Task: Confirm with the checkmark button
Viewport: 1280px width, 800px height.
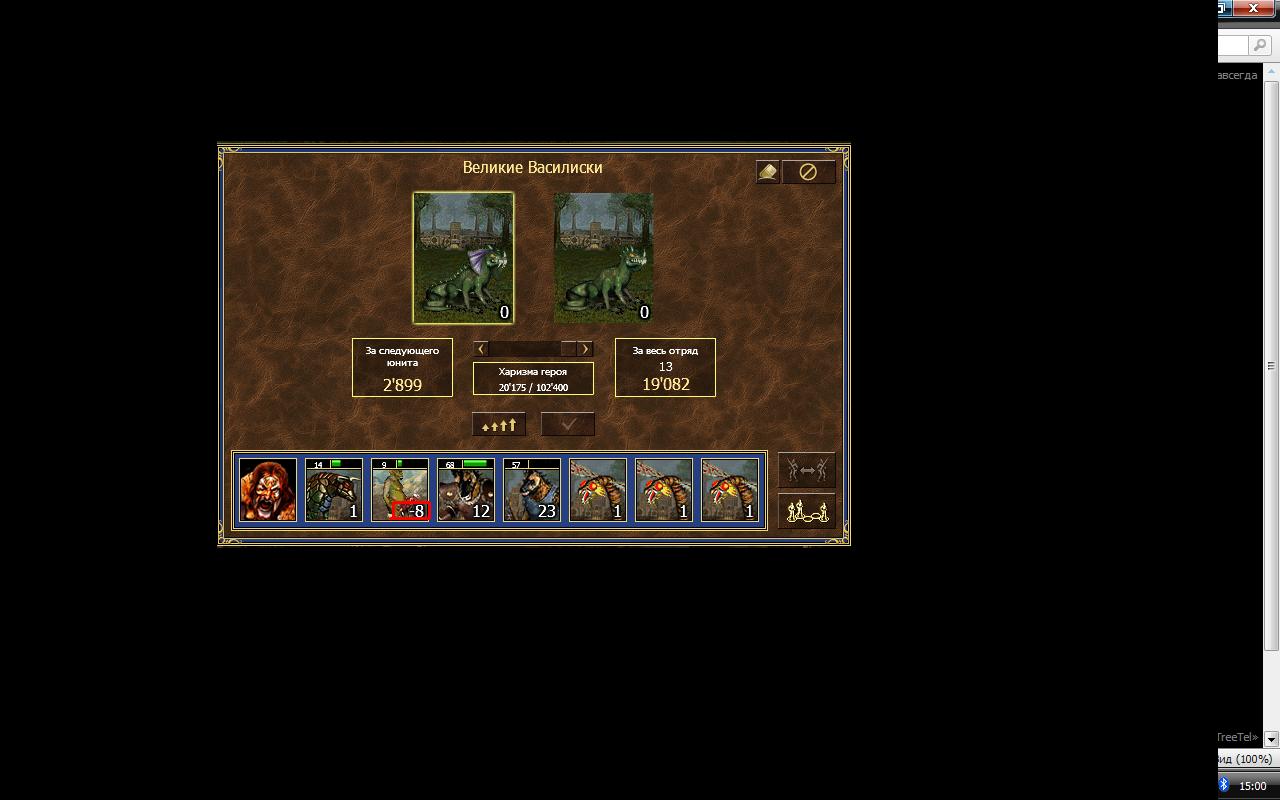Action: 568,424
